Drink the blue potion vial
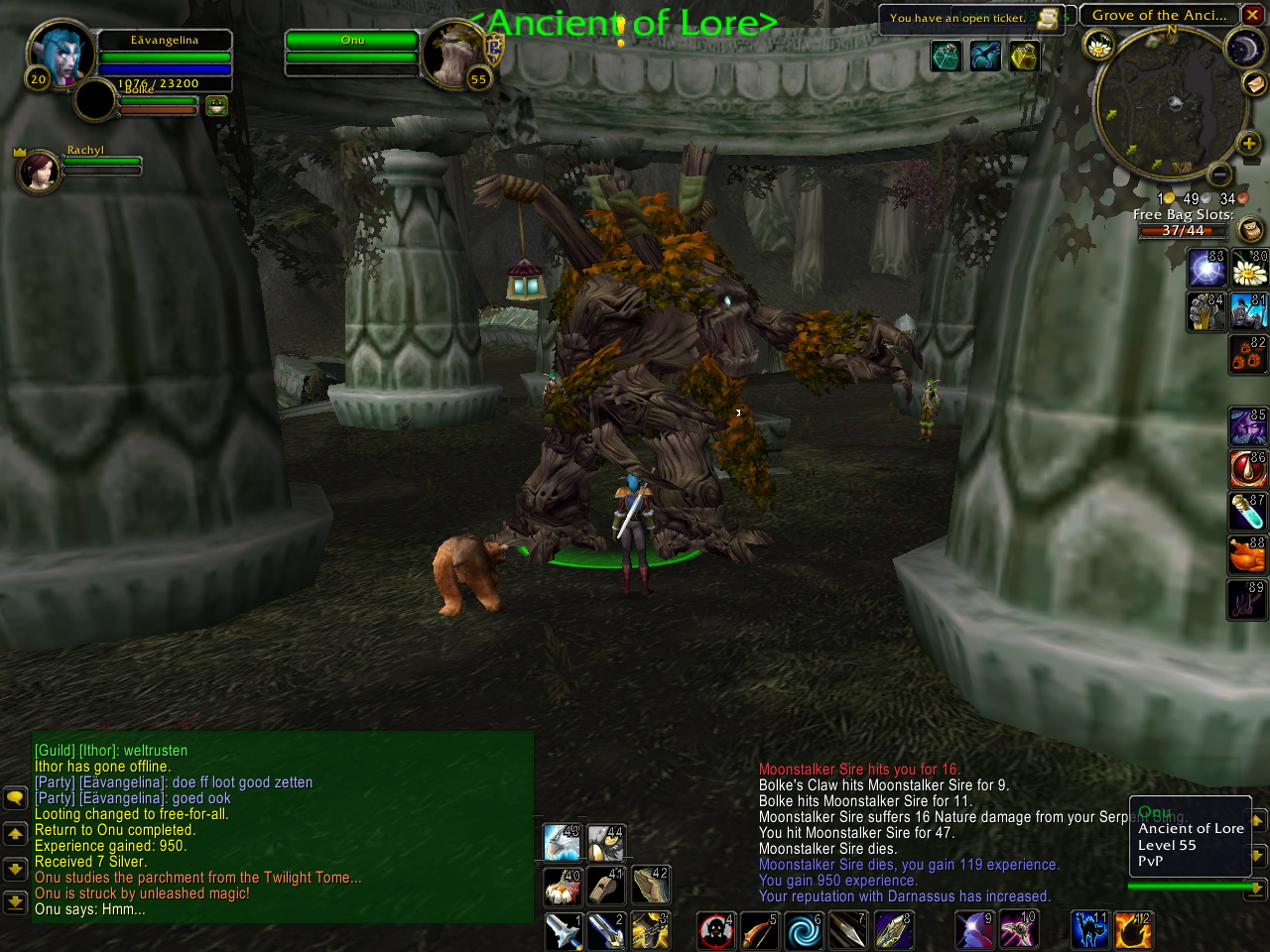 pos(1247,511)
